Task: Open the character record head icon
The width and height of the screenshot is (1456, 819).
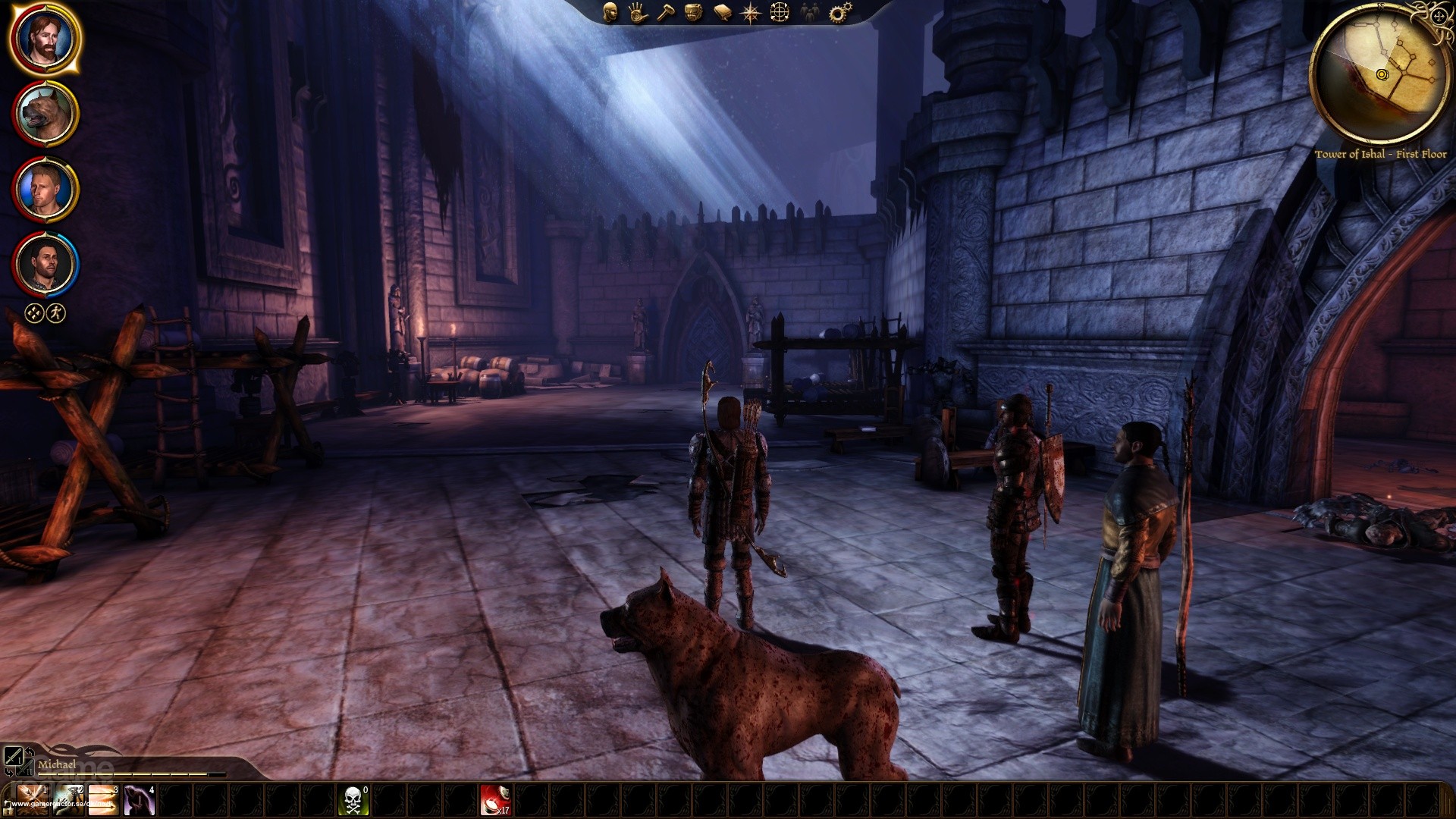Action: (x=610, y=12)
